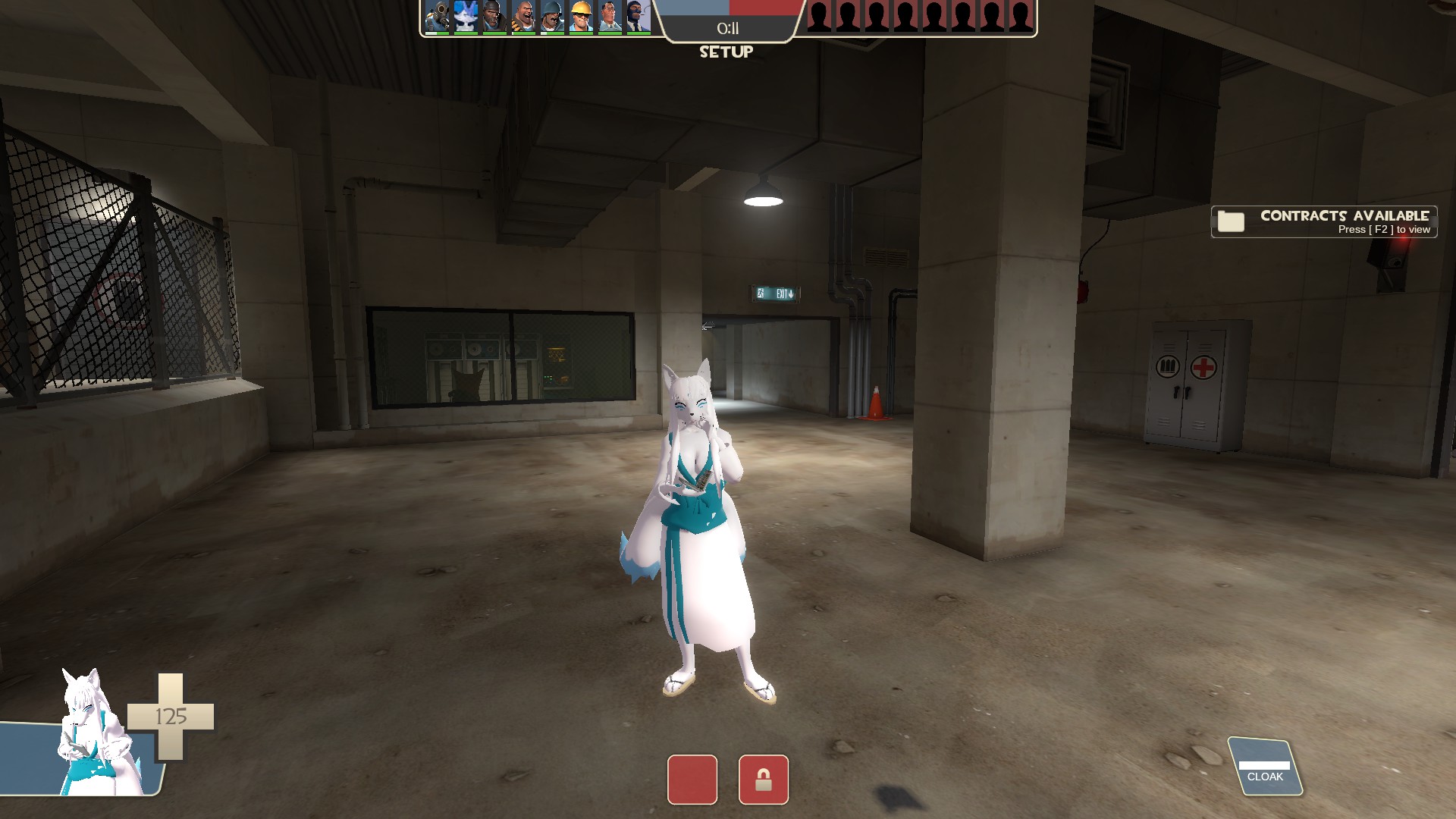Image resolution: width=1456 pixels, height=819 pixels.
Task: Click the Cloak meter panel
Action: [1265, 767]
